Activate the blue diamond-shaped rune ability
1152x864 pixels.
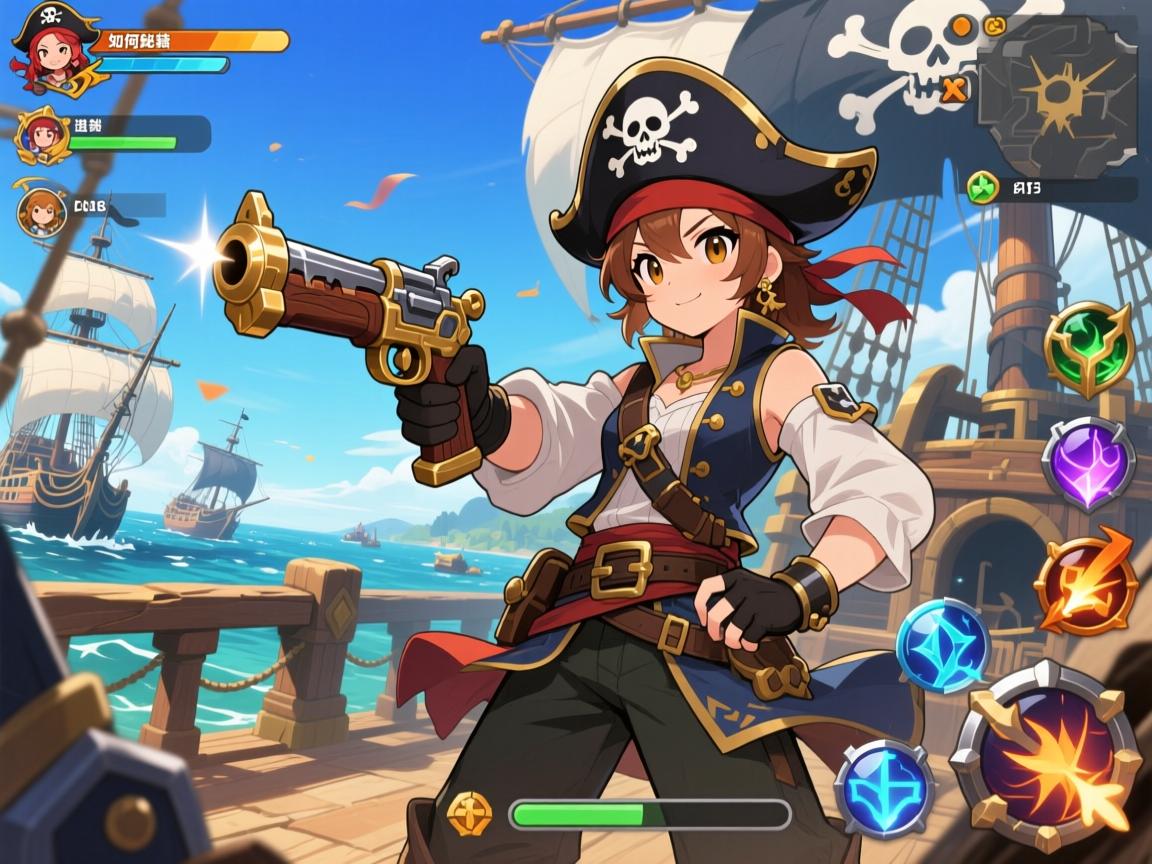click(942, 645)
